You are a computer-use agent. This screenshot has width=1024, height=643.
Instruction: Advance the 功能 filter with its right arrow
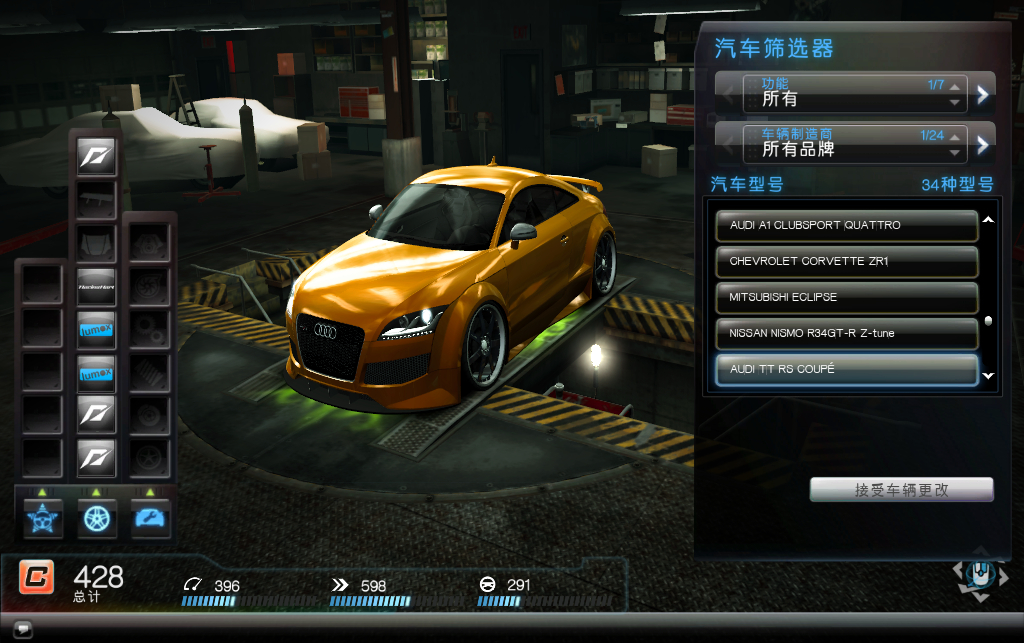tap(983, 94)
